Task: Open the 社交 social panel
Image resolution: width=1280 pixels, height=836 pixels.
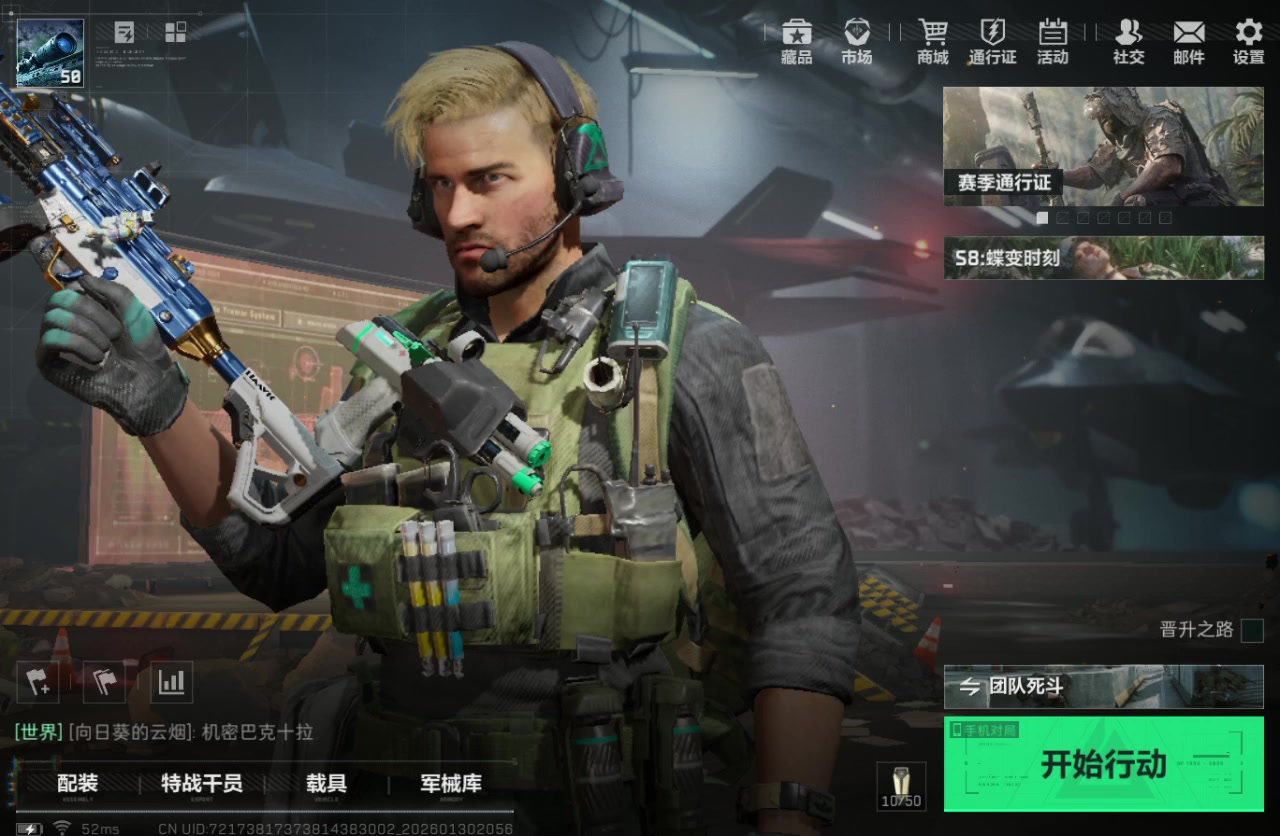Action: pos(1128,42)
